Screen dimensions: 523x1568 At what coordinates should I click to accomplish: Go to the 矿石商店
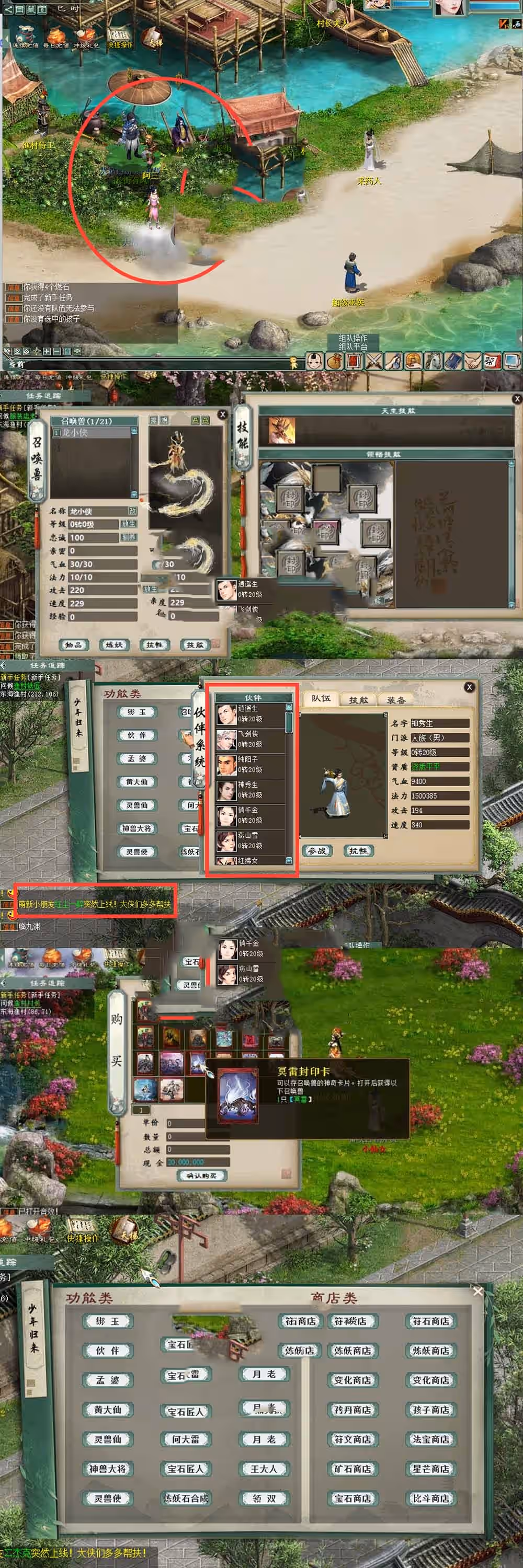(x=353, y=1469)
